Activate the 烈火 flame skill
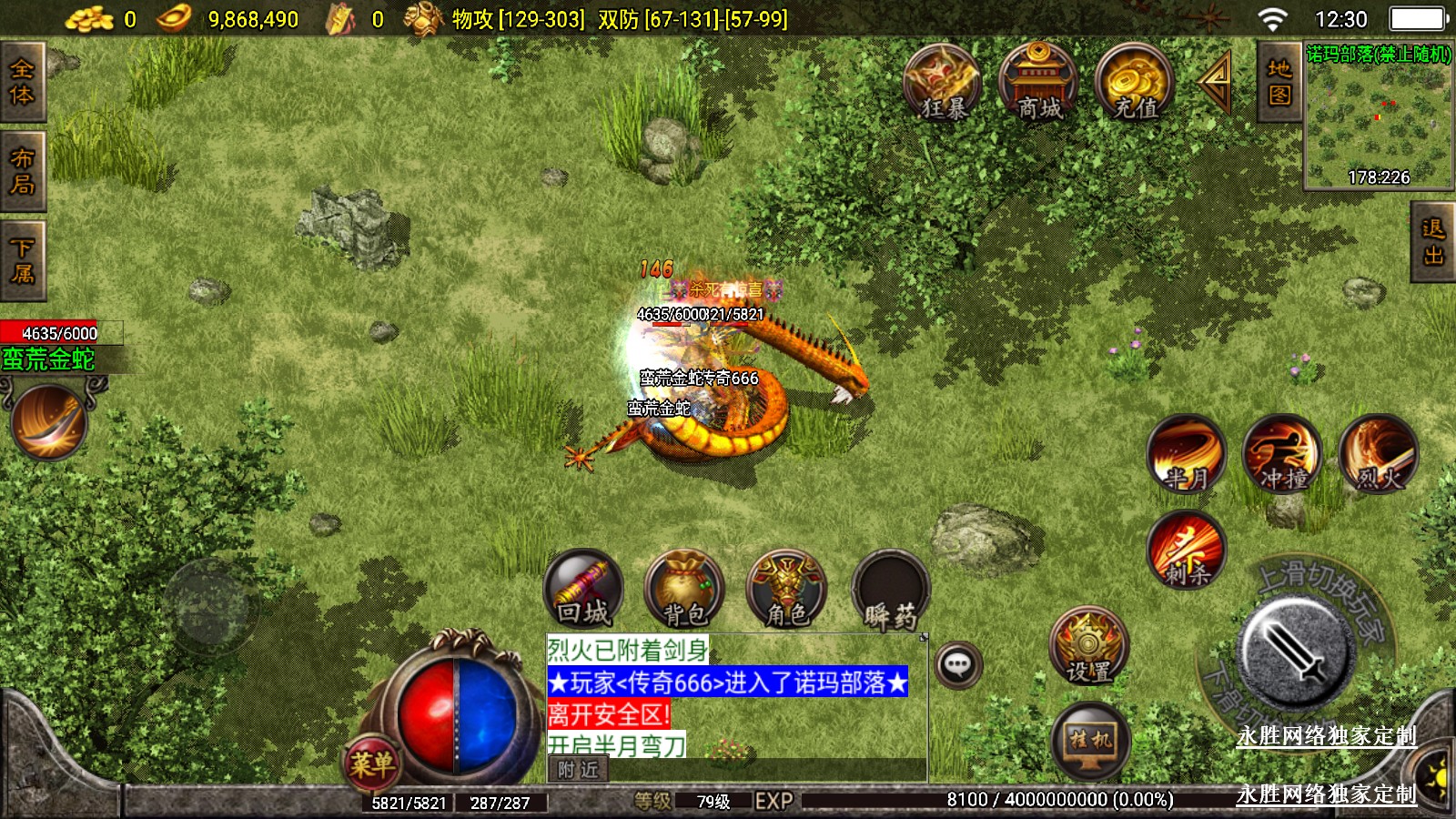This screenshot has width=1456, height=819. (x=1379, y=454)
